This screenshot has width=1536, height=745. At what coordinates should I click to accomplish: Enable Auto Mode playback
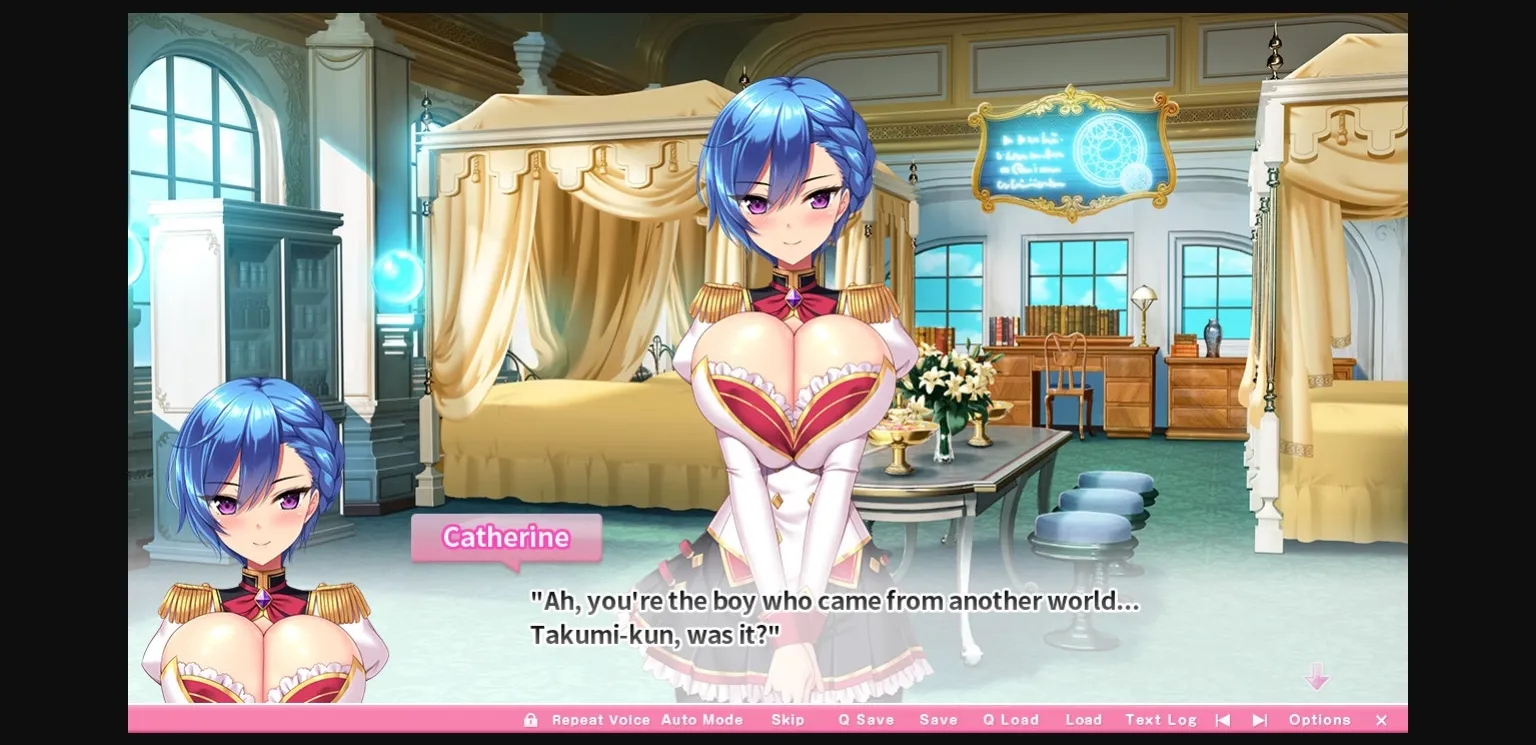703,719
